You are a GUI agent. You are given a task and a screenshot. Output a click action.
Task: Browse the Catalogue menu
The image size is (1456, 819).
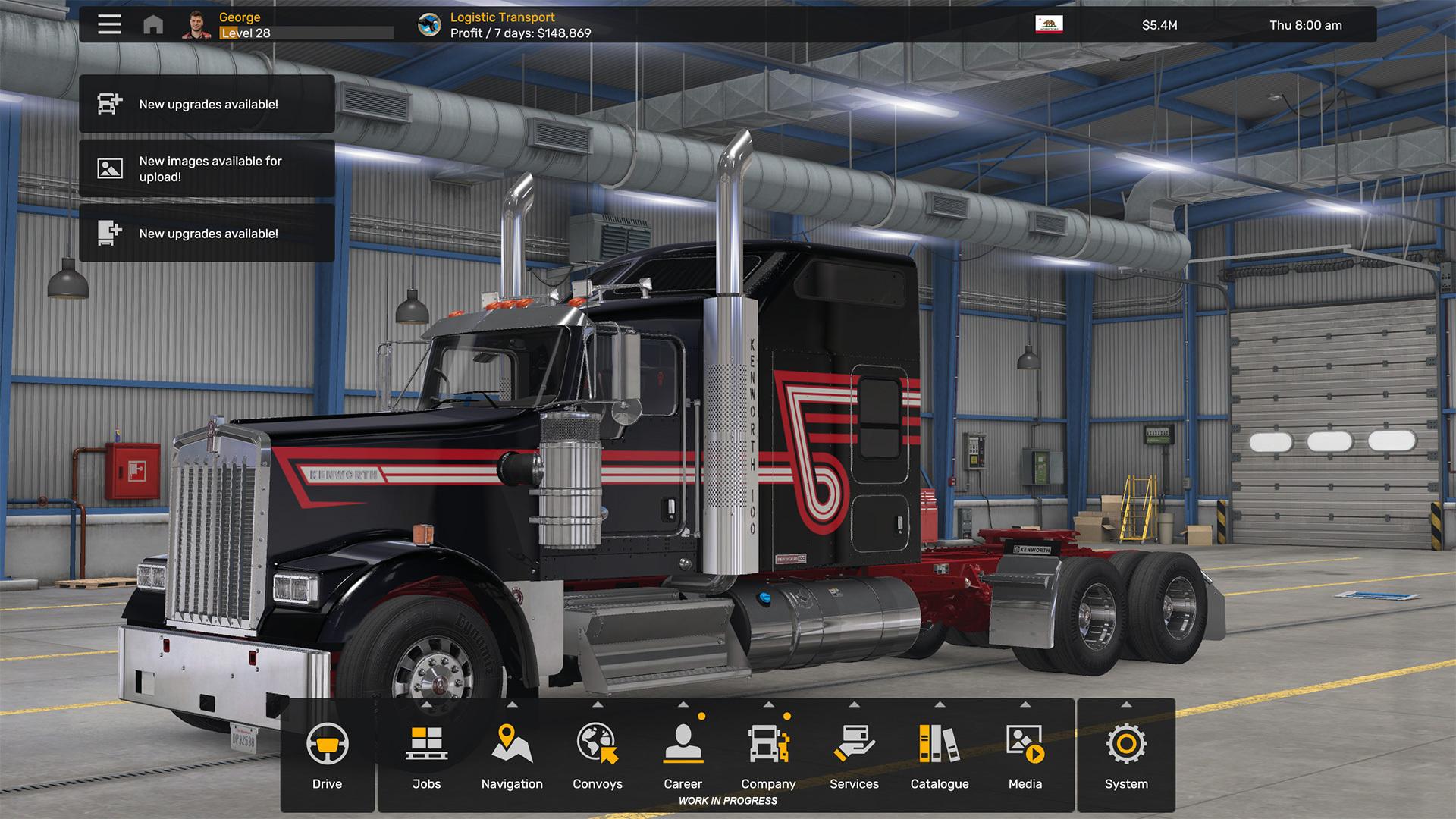tap(940, 755)
